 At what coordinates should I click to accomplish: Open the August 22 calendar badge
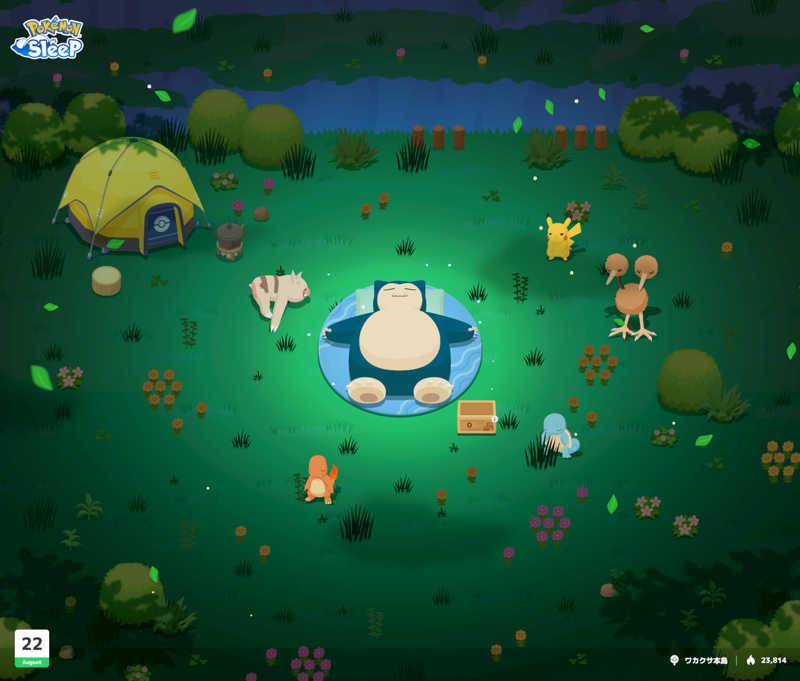click(32, 648)
